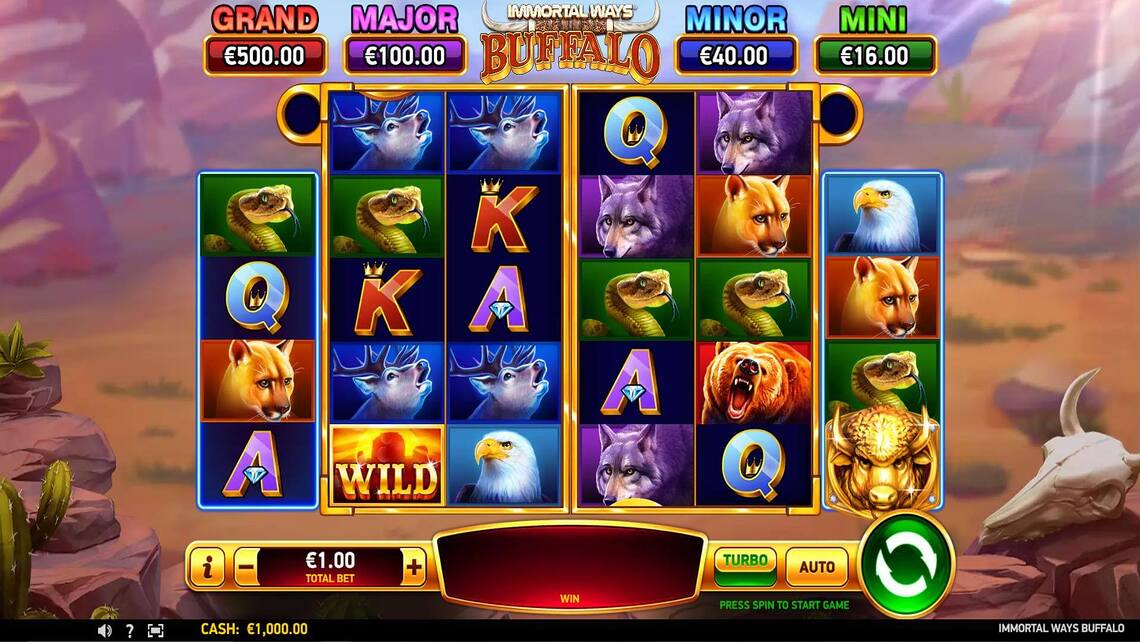Decrease total bet with the minus button
This screenshot has width=1140, height=642.
246,568
